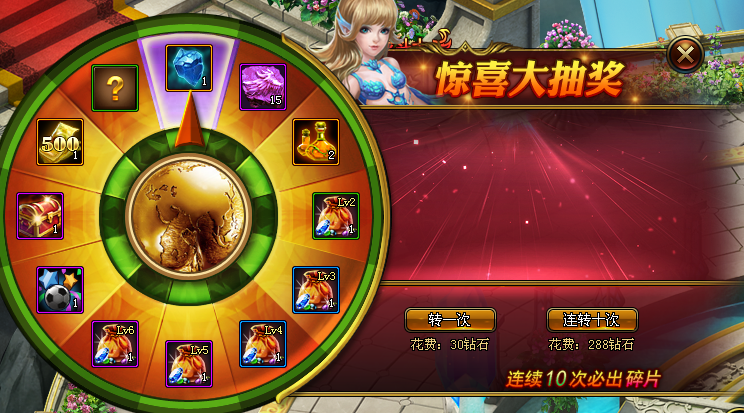Select the Lv6 gem bag prize
This screenshot has width=744, height=413.
tap(115, 343)
